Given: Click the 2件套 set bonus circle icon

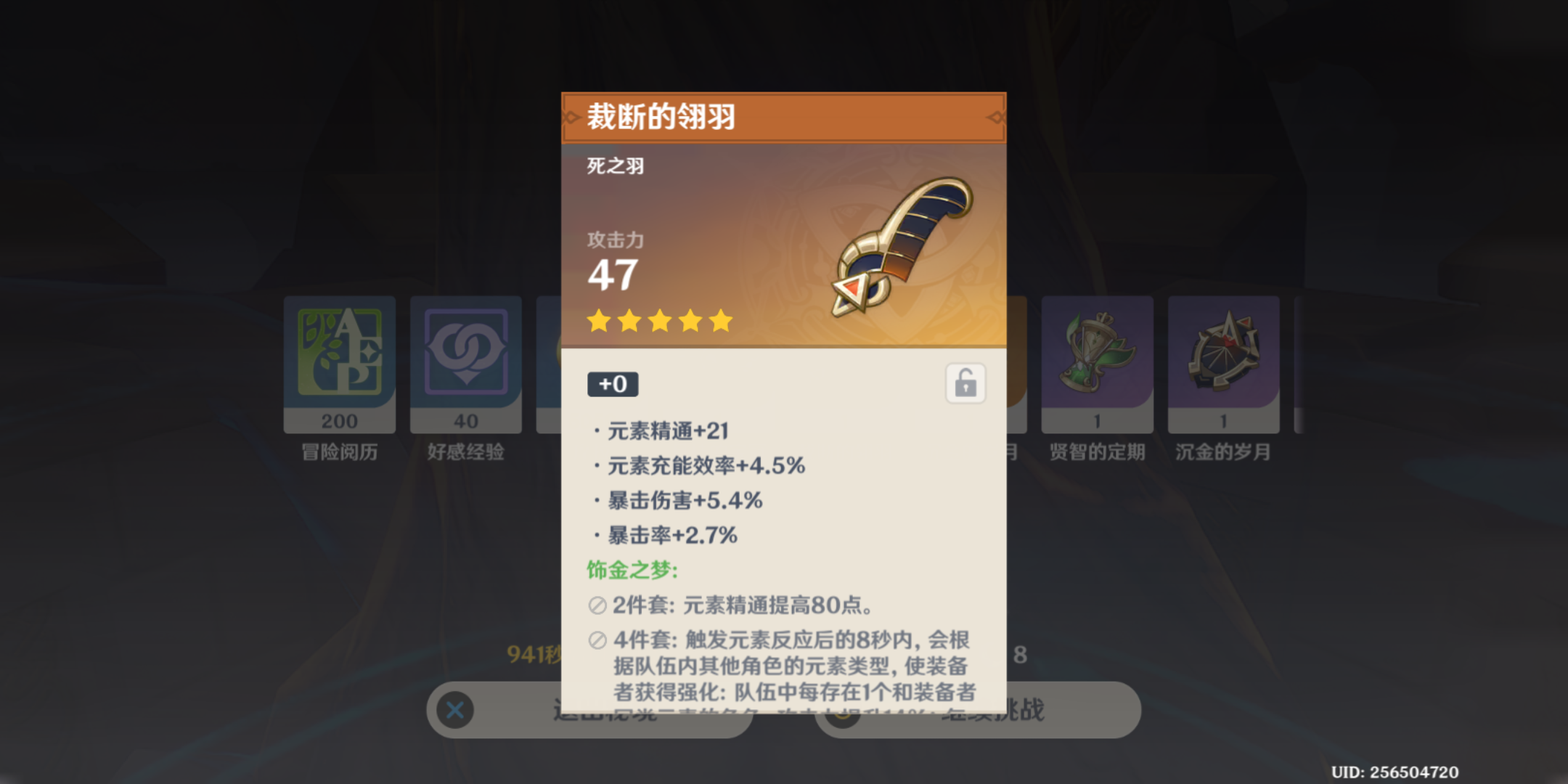Looking at the screenshot, I should (597, 604).
